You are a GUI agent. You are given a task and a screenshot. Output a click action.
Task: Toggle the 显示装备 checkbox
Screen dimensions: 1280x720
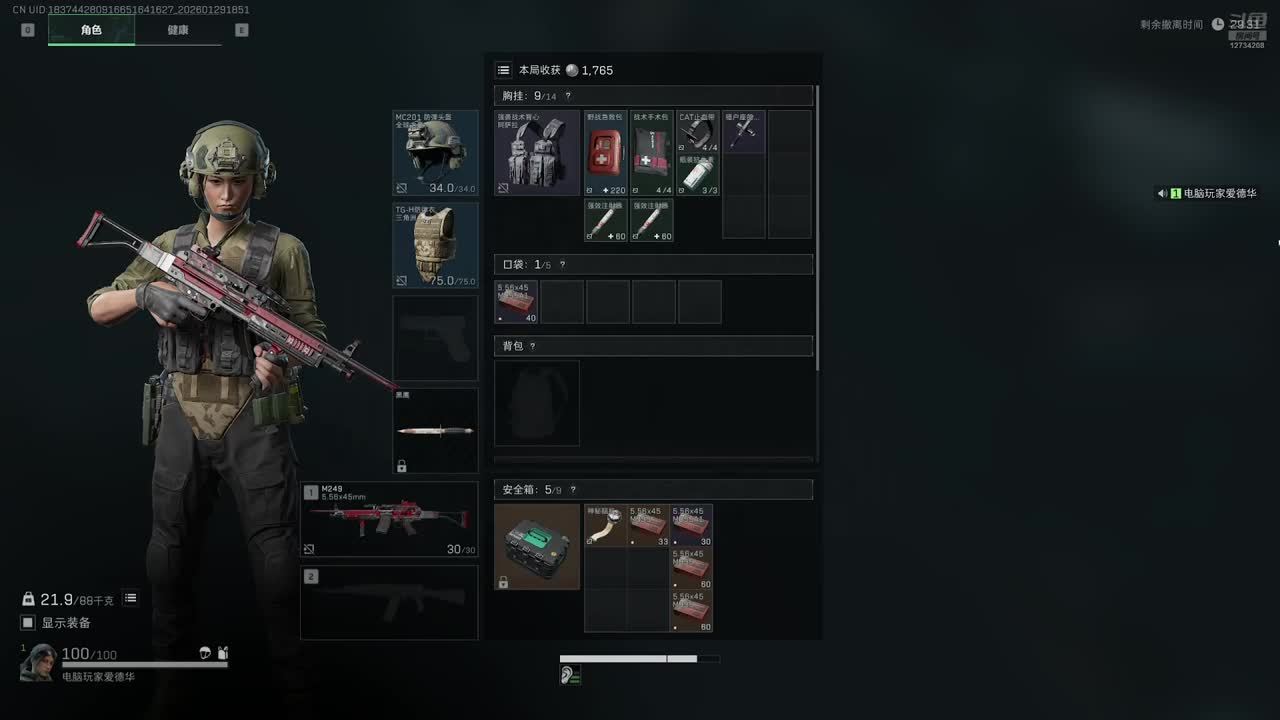pos(28,623)
